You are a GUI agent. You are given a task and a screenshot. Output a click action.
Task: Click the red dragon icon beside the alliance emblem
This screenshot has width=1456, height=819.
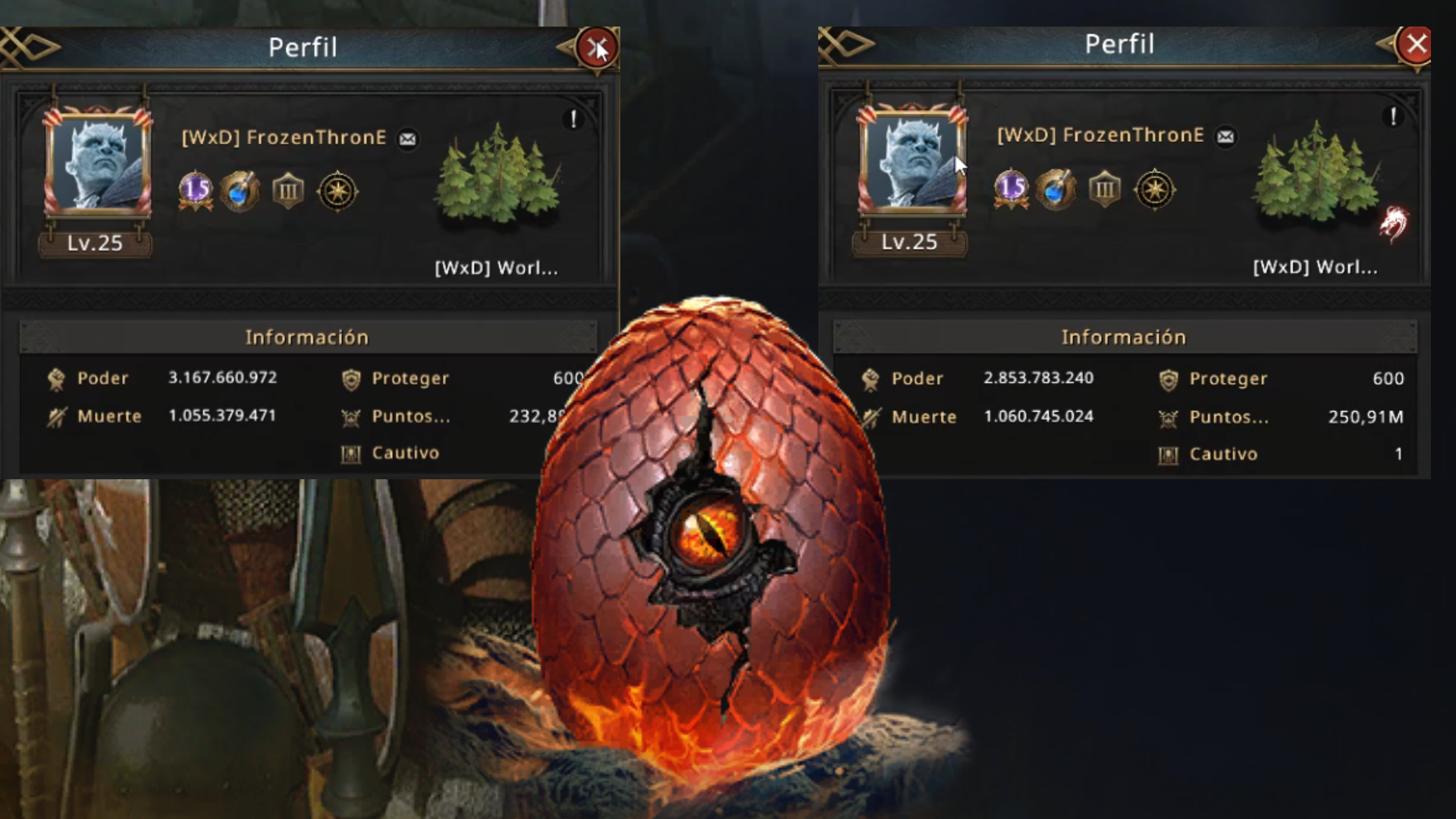point(1393,224)
